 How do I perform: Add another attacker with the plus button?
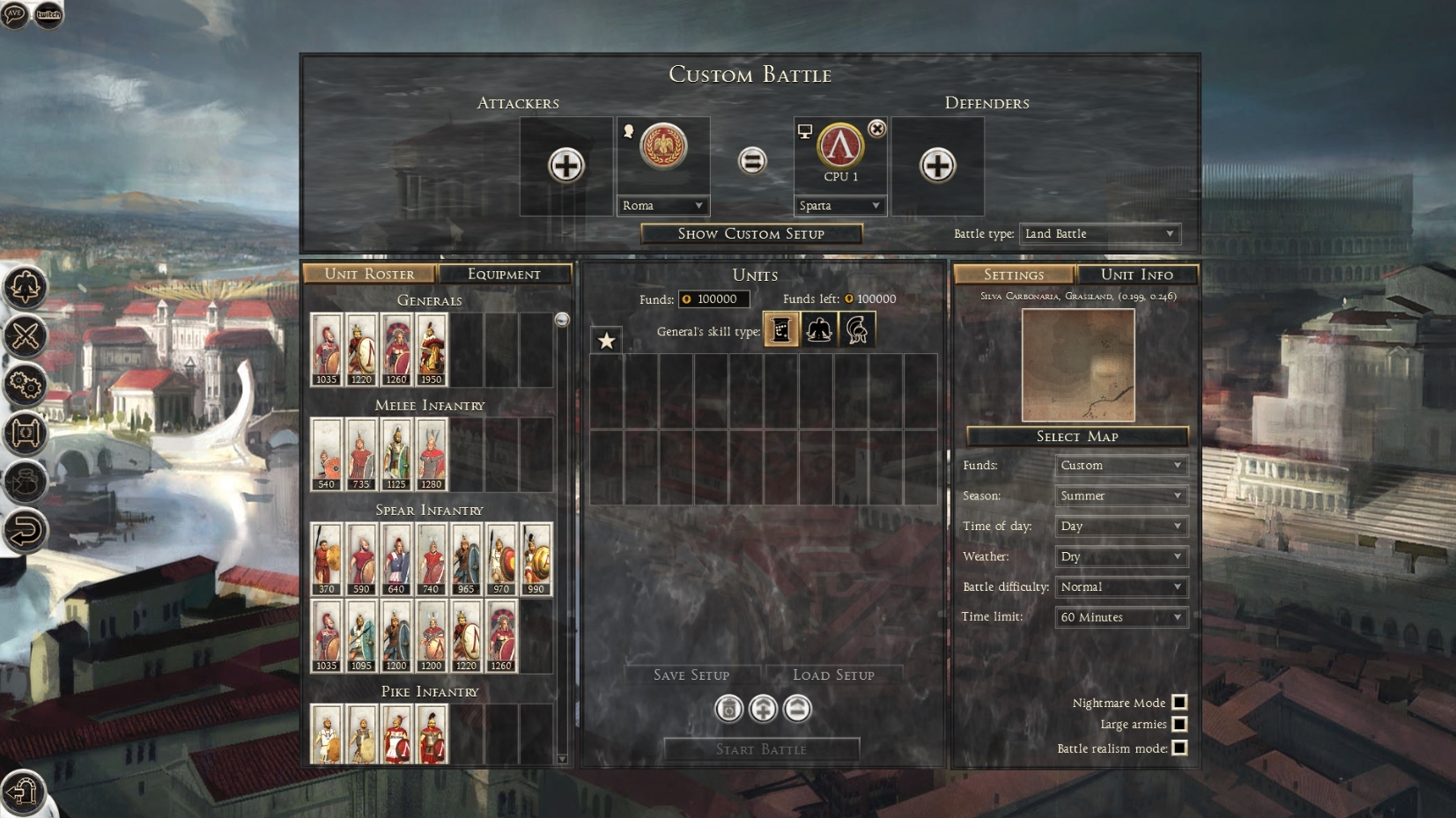click(565, 165)
